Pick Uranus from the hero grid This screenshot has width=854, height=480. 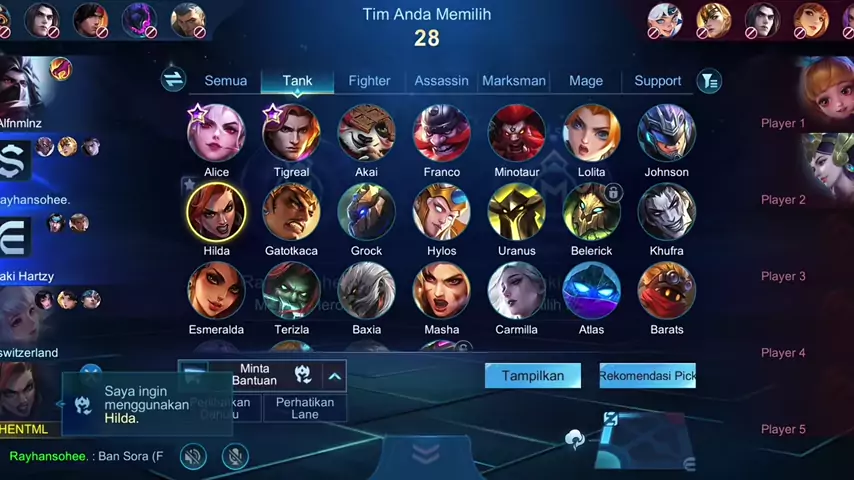click(x=517, y=212)
